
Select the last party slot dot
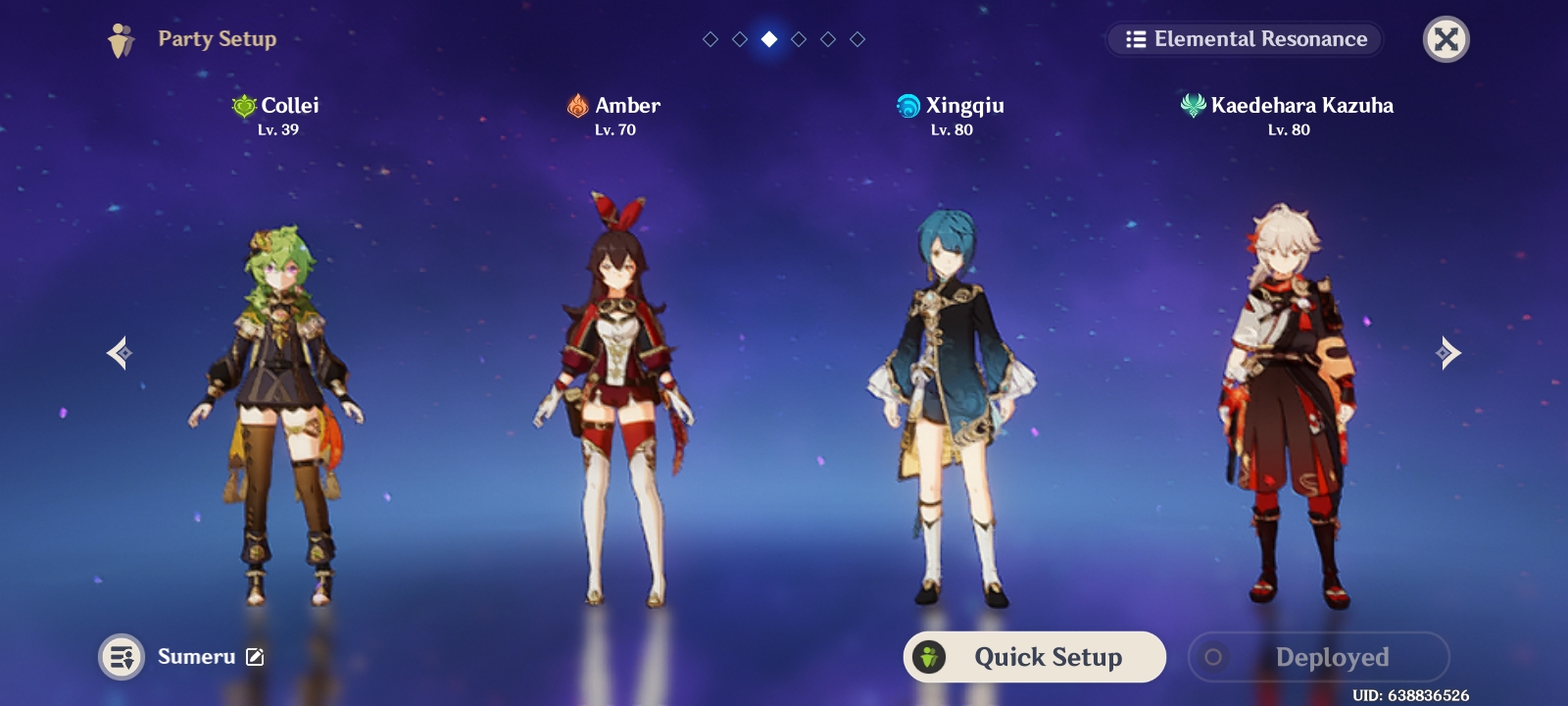[858, 39]
